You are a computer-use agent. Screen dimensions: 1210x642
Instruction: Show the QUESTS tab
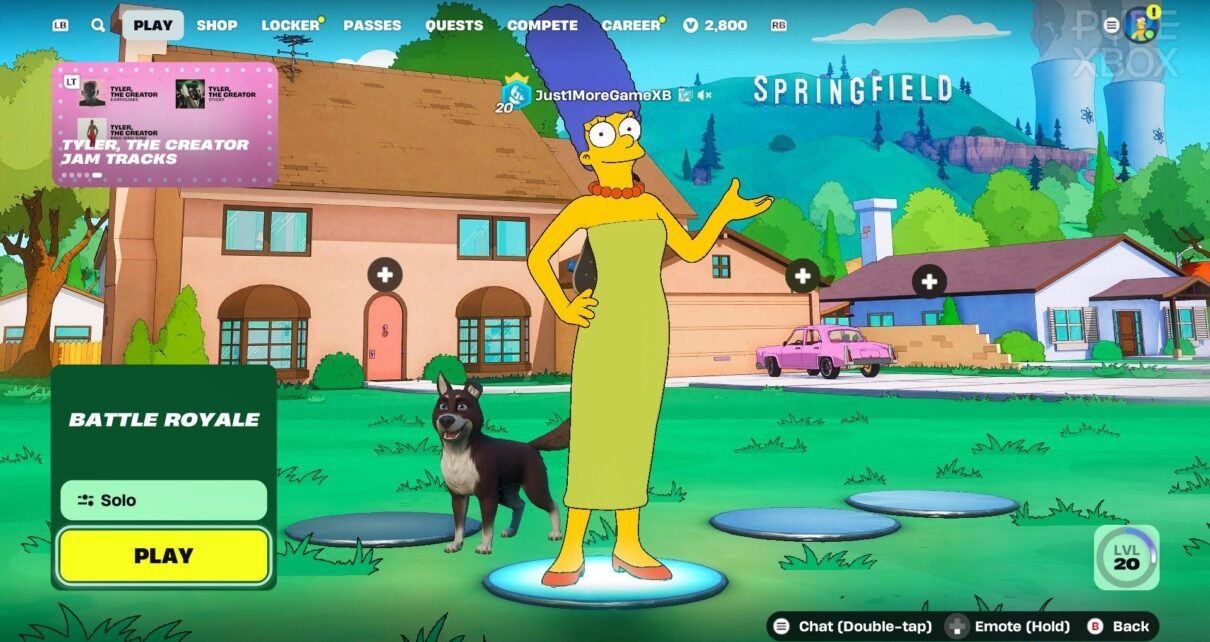click(454, 25)
